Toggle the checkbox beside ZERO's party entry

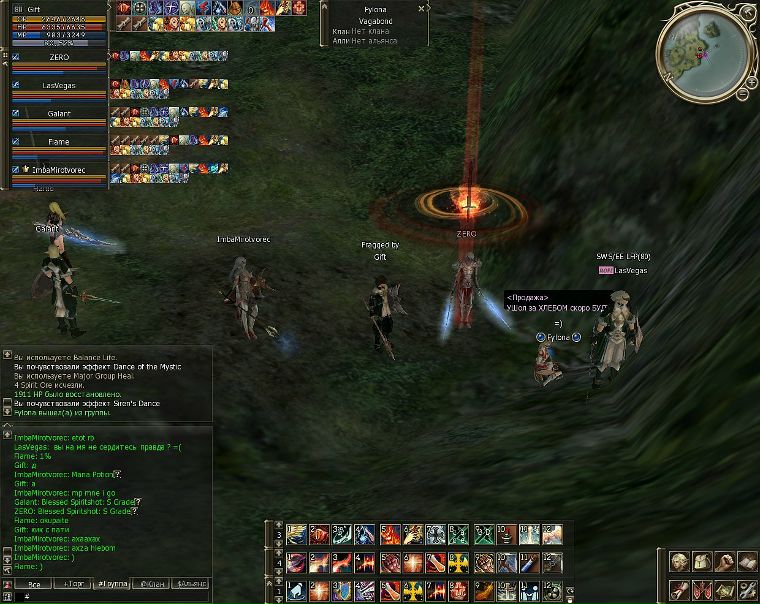(x=16, y=57)
